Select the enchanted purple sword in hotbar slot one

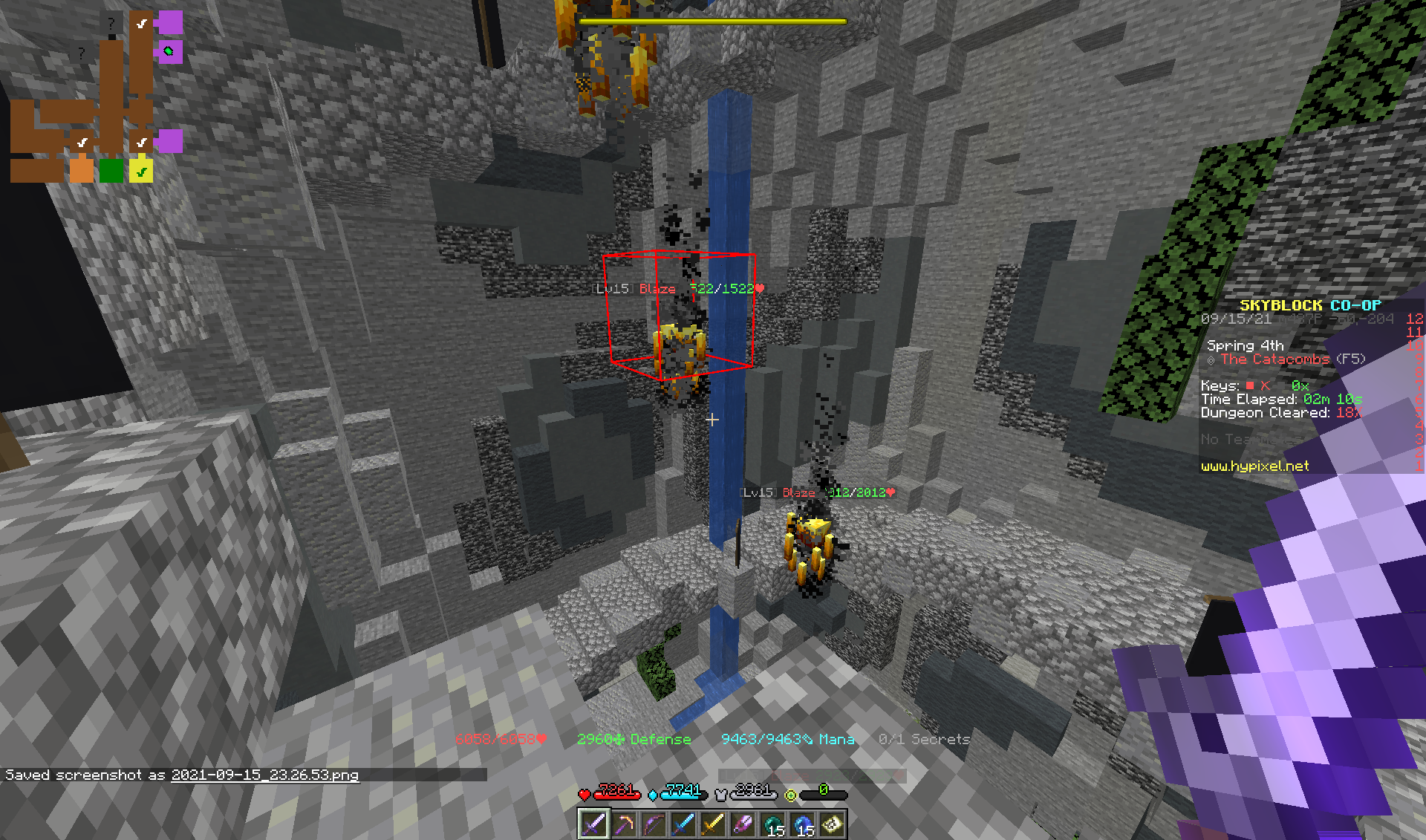point(594,826)
